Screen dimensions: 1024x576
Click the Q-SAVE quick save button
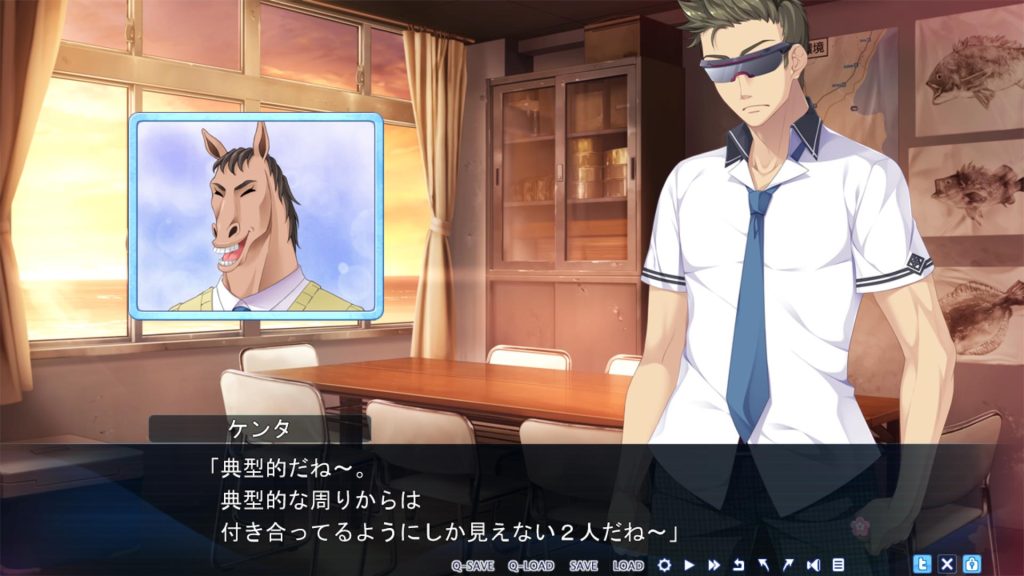click(x=473, y=565)
